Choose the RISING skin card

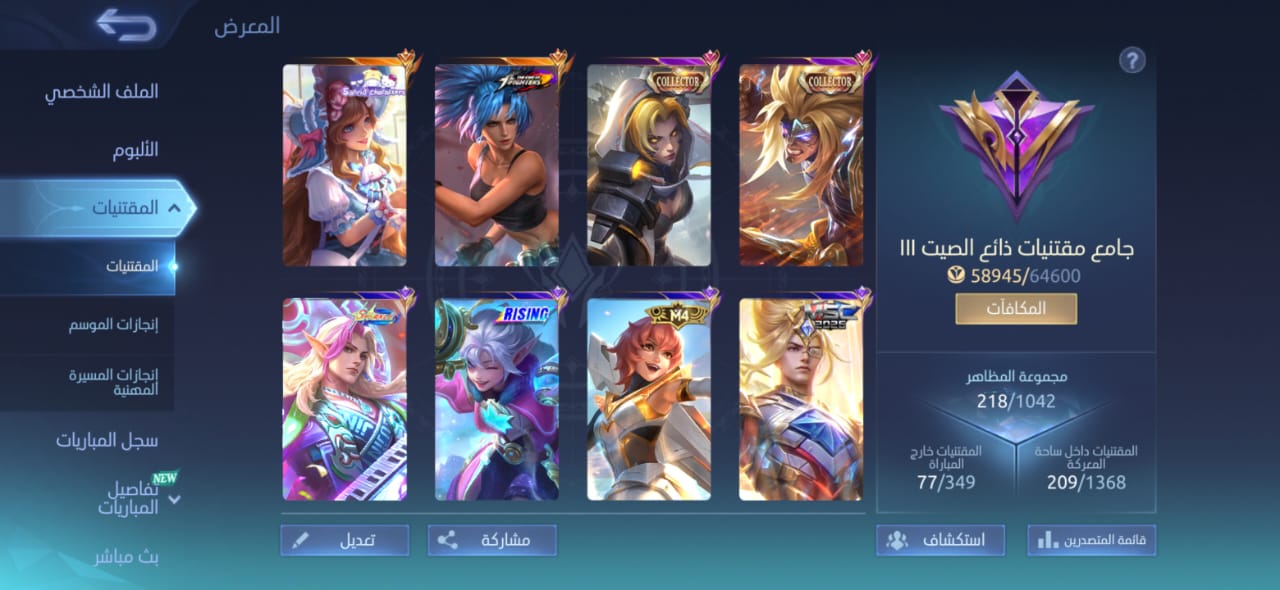(x=497, y=399)
